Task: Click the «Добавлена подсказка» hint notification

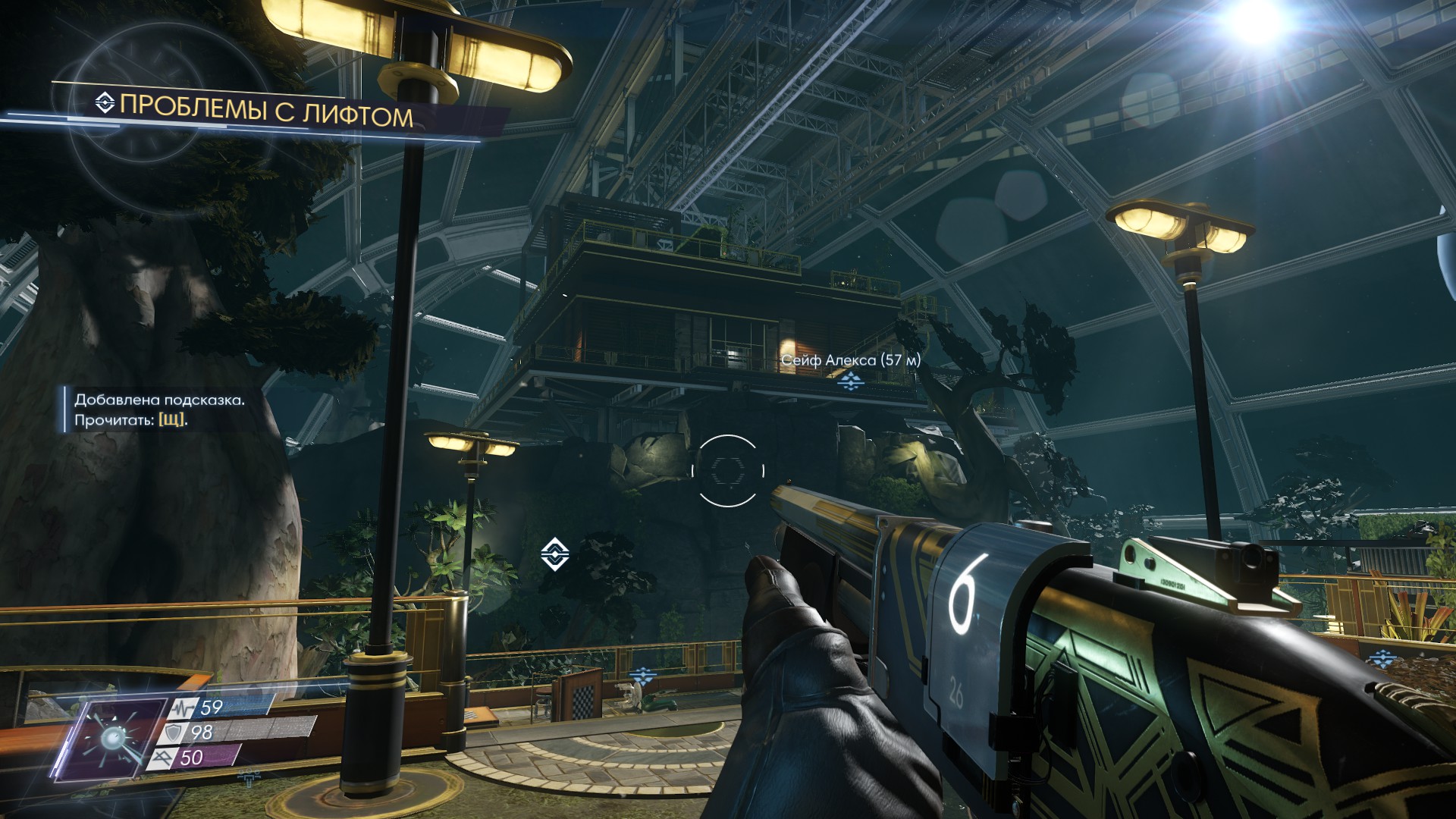Action: point(159,409)
